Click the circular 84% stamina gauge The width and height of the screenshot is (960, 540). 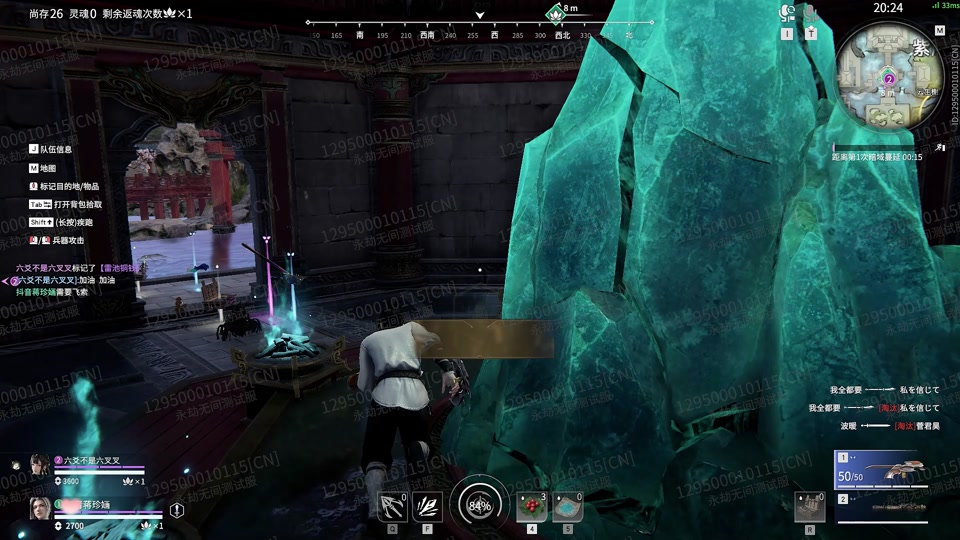[x=479, y=505]
